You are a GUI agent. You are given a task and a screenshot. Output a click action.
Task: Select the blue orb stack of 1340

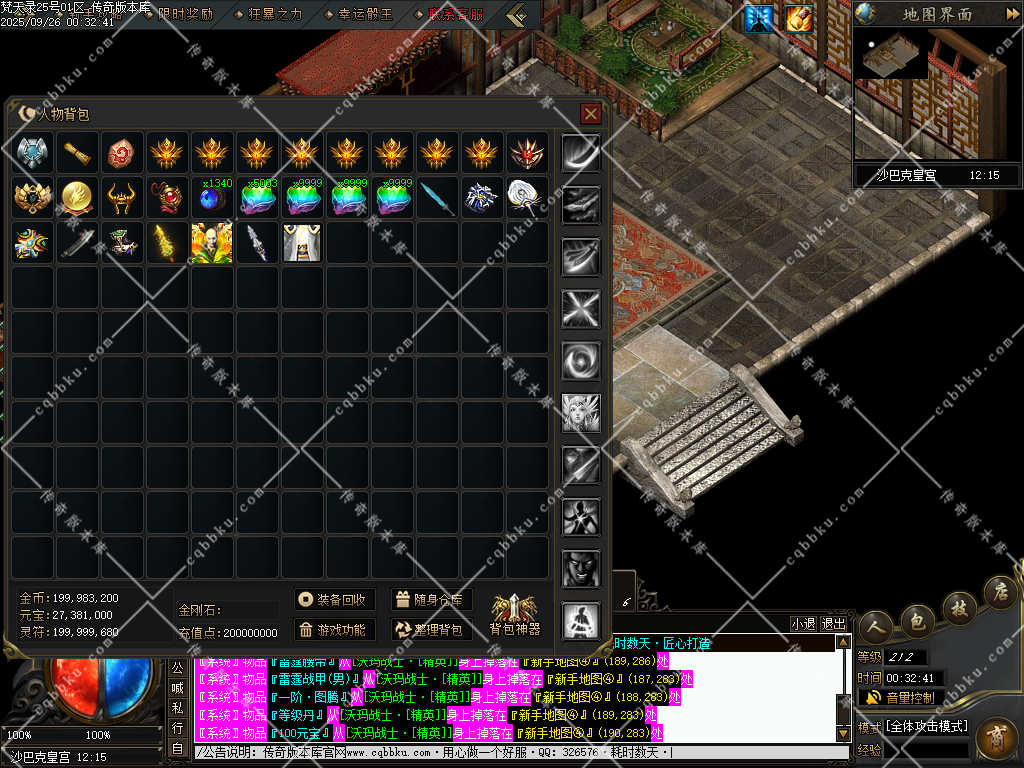(214, 198)
